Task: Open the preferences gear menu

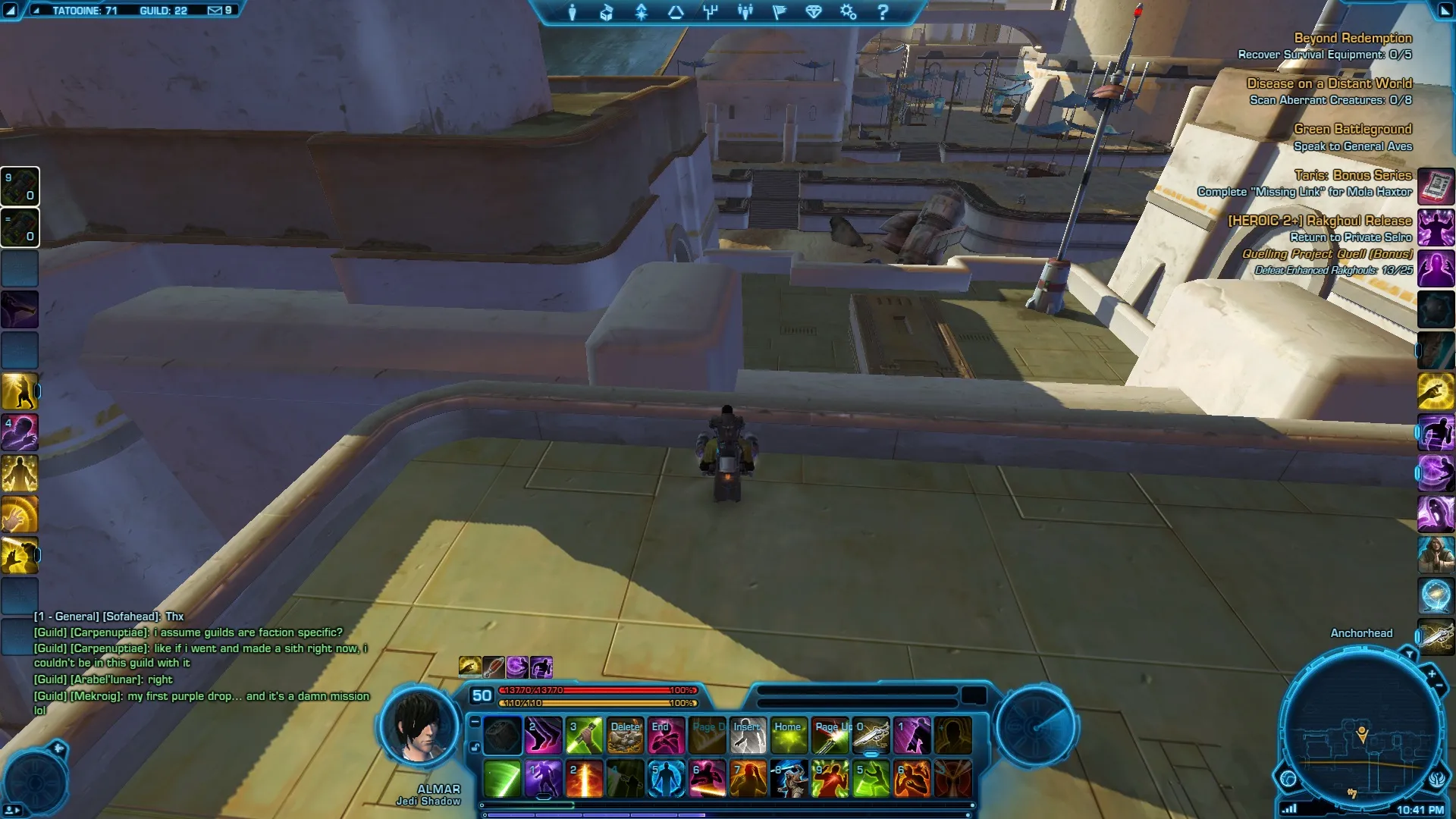Action: [848, 12]
